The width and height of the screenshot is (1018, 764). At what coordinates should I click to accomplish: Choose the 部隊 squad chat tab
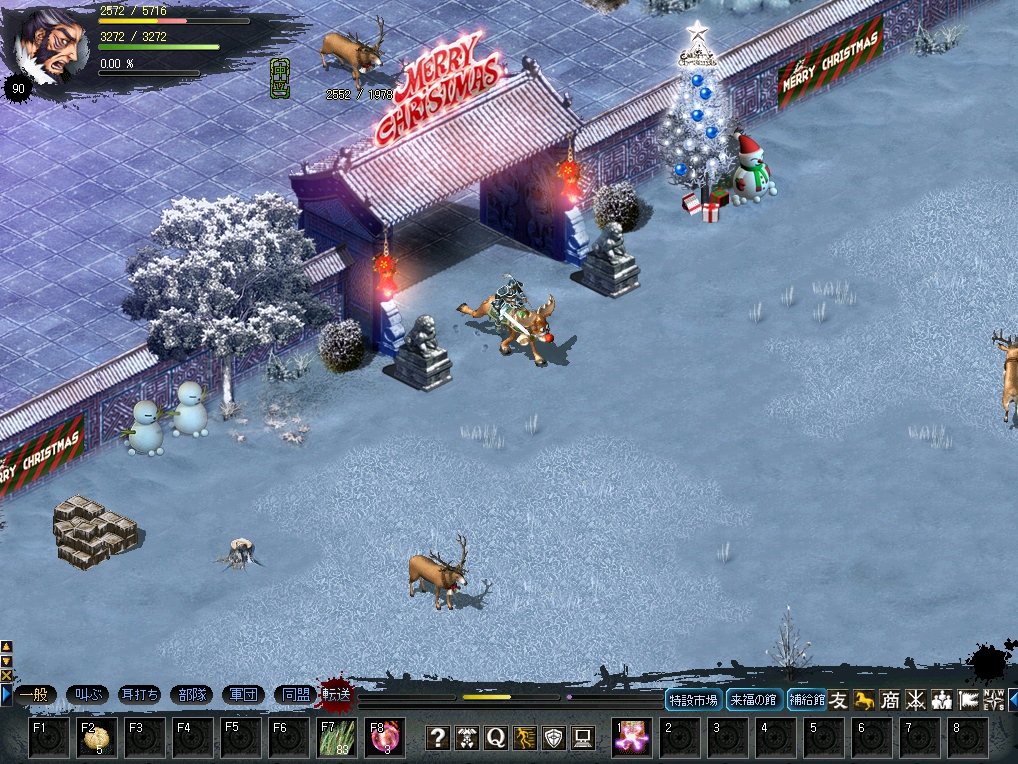[191, 694]
